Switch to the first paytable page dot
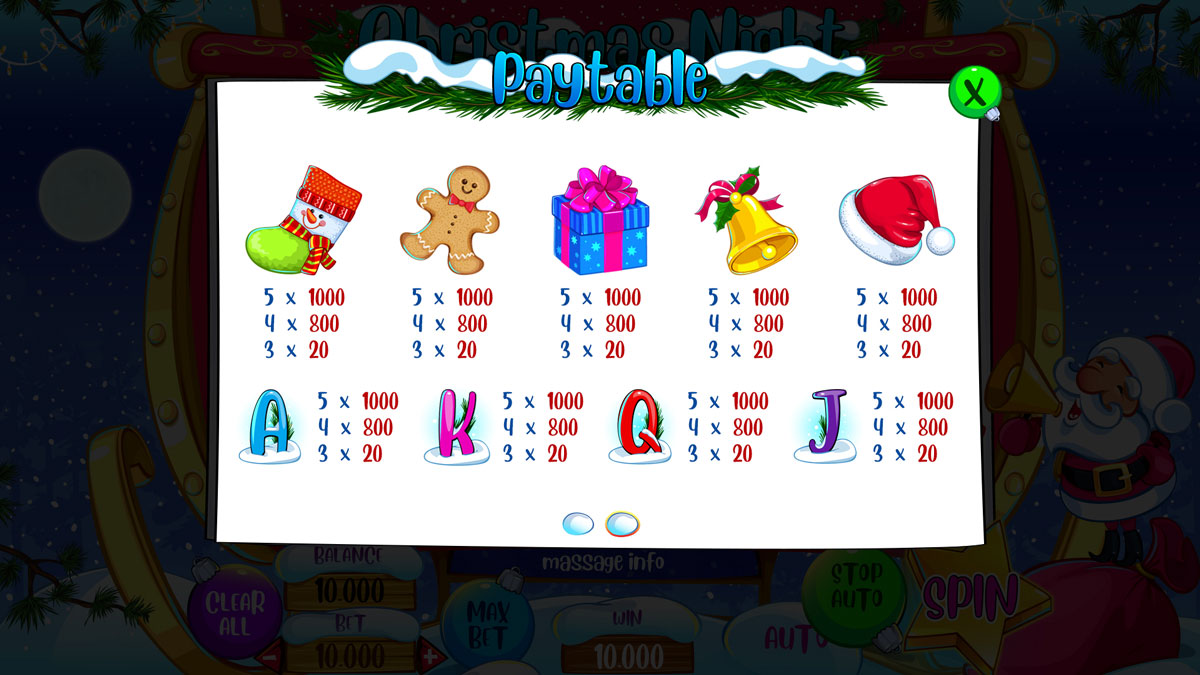 pos(578,523)
